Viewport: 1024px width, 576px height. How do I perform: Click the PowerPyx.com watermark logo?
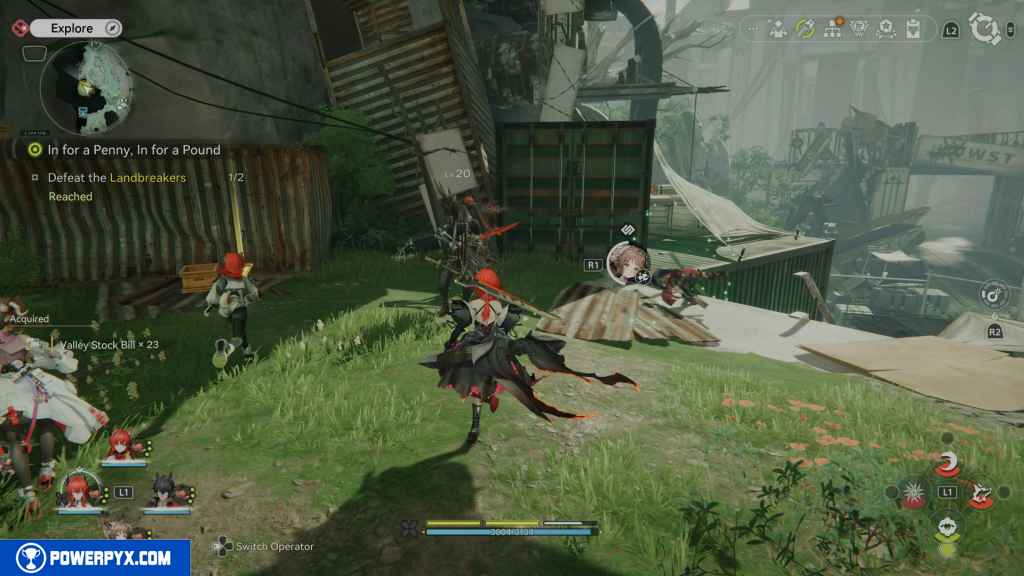pos(95,558)
